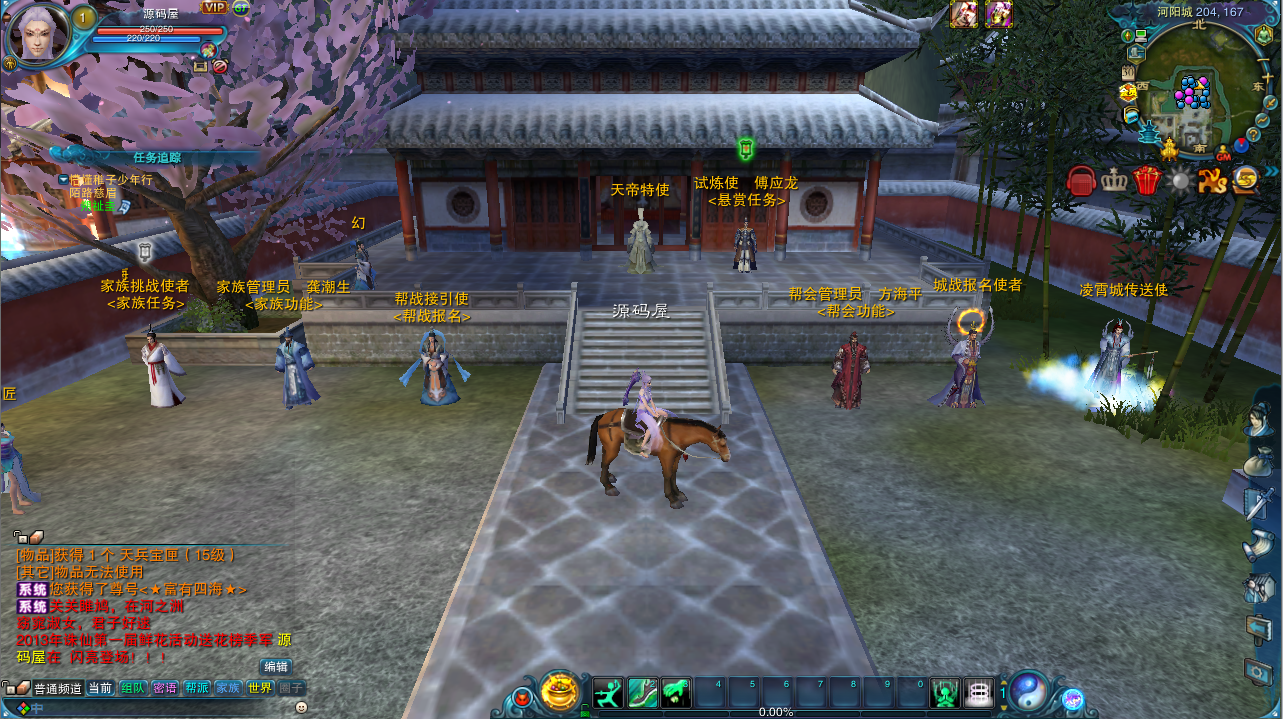
Task: Open the VIP badge
Action: click(x=214, y=7)
